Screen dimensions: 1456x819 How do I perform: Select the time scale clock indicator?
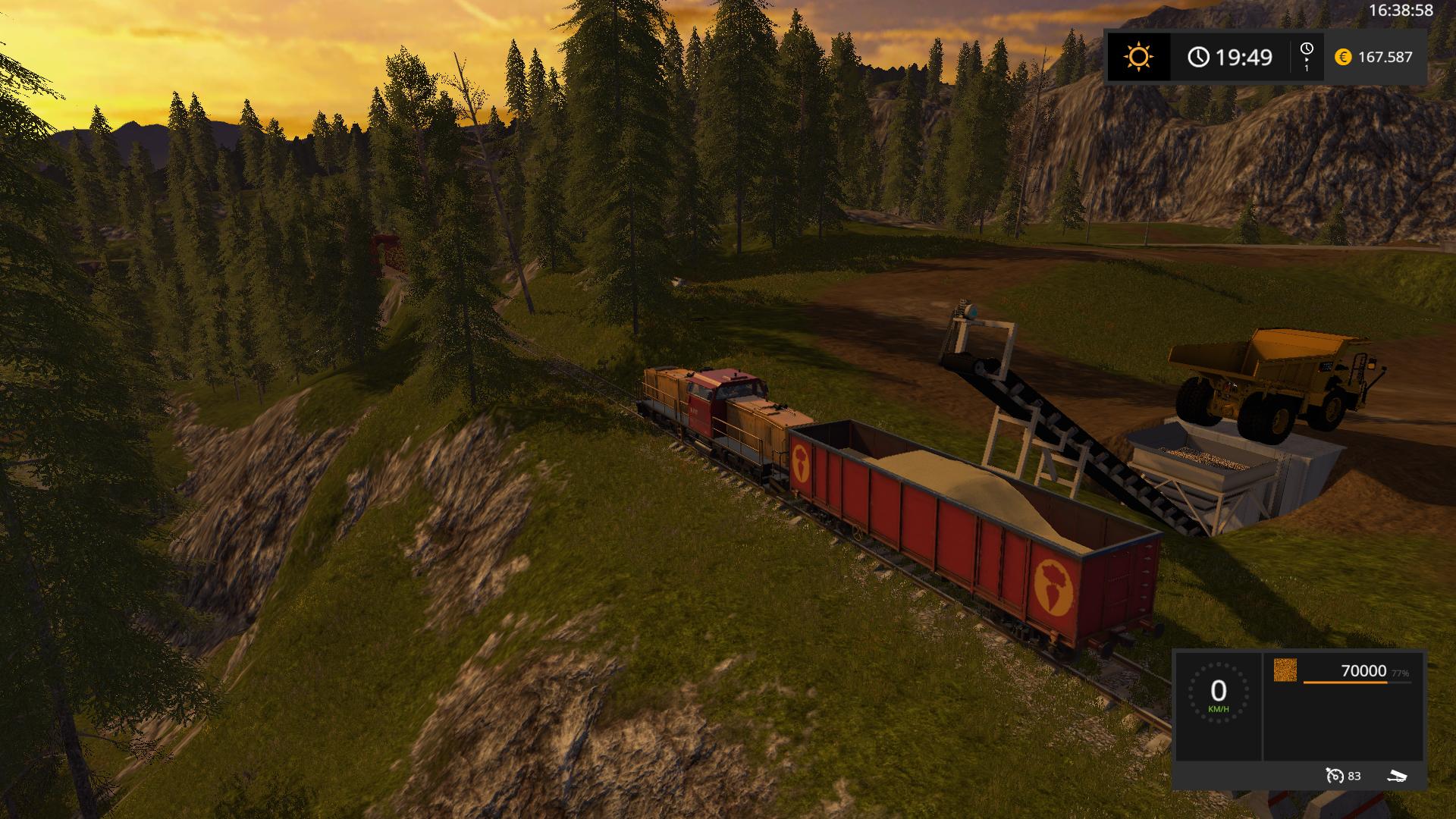[1306, 56]
